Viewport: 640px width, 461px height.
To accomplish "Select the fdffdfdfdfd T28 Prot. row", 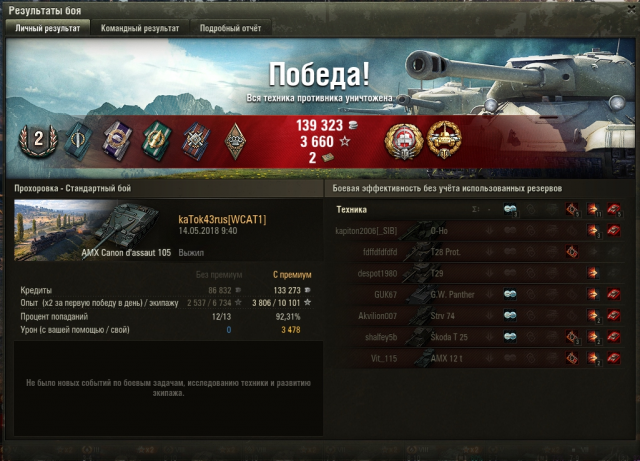I will pyautogui.click(x=482, y=252).
